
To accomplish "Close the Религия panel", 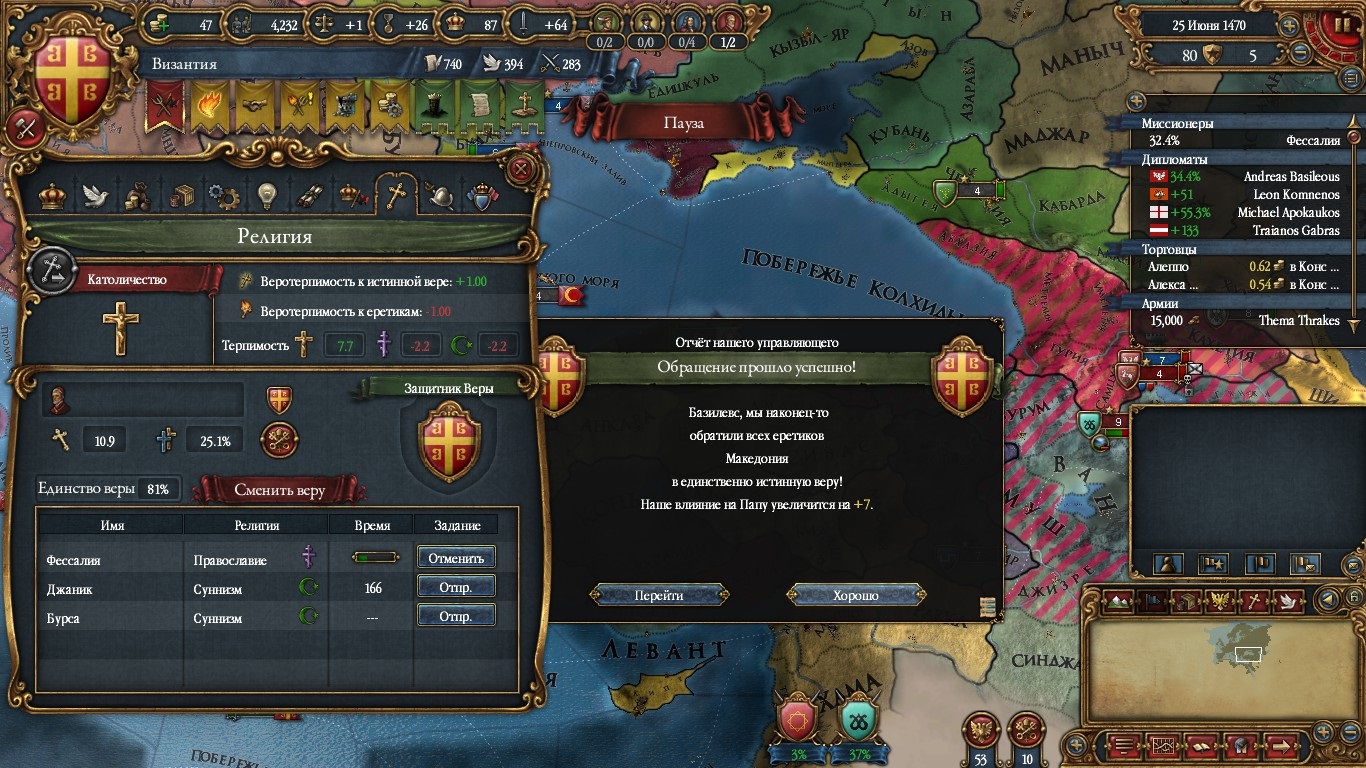I will (x=520, y=168).
